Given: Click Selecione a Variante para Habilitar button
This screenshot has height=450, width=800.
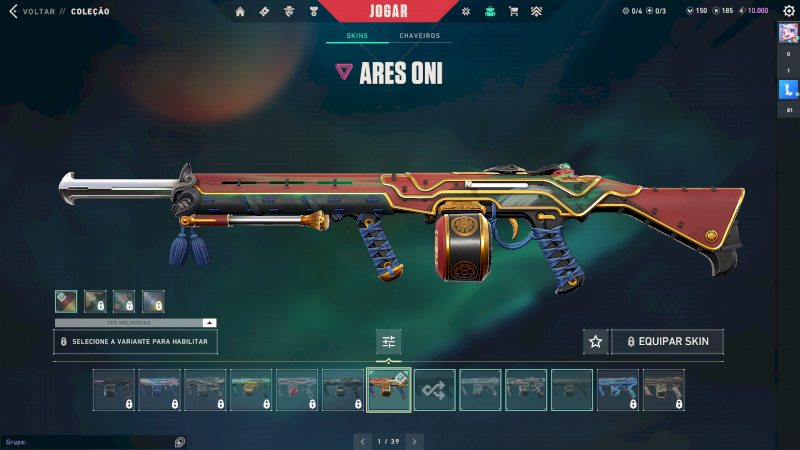Looking at the screenshot, I should pos(135,342).
